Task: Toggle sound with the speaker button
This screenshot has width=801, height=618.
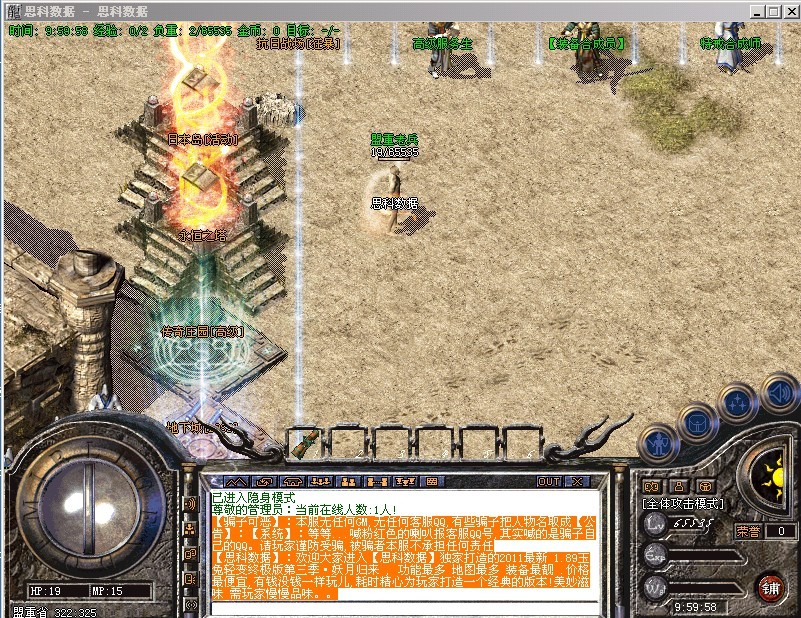Action: (x=778, y=392)
